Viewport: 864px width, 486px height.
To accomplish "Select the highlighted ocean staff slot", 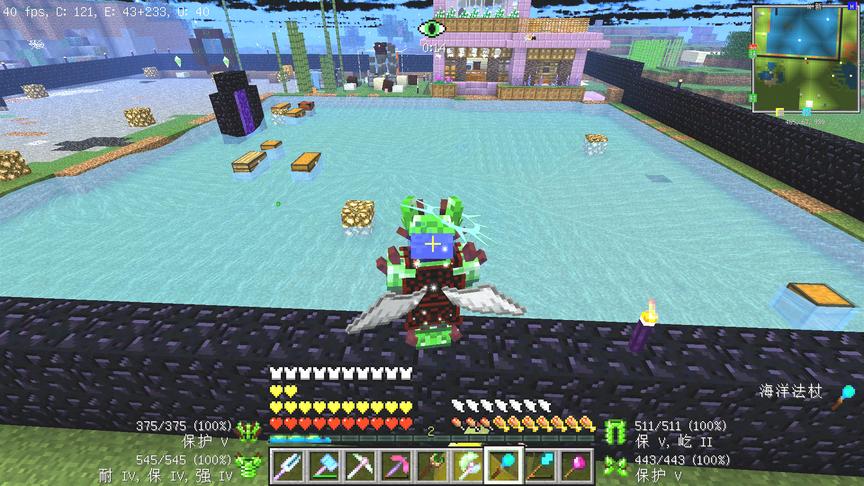I will point(503,466).
